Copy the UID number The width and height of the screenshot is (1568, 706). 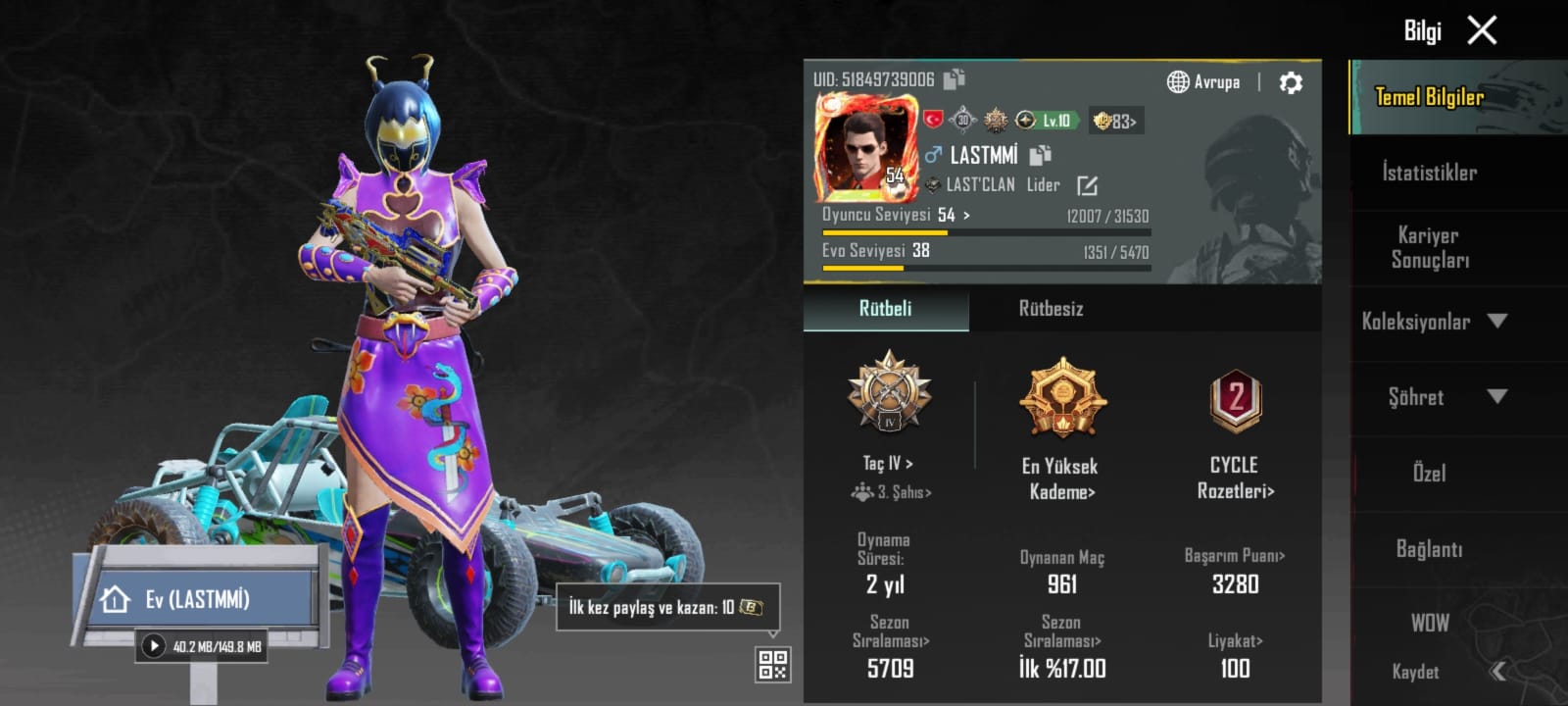(x=954, y=79)
